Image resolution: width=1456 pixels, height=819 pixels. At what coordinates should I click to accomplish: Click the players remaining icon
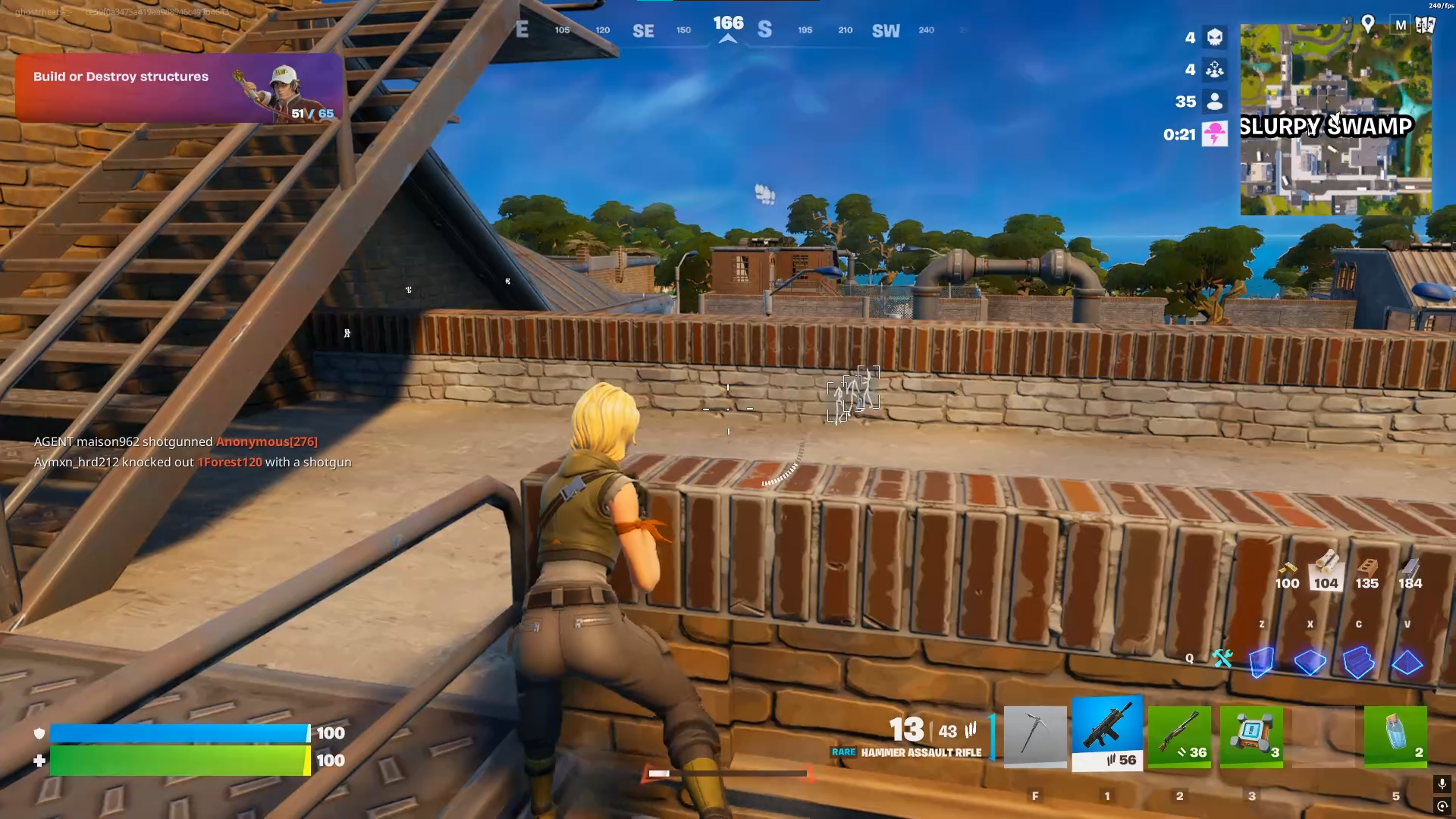1216,102
